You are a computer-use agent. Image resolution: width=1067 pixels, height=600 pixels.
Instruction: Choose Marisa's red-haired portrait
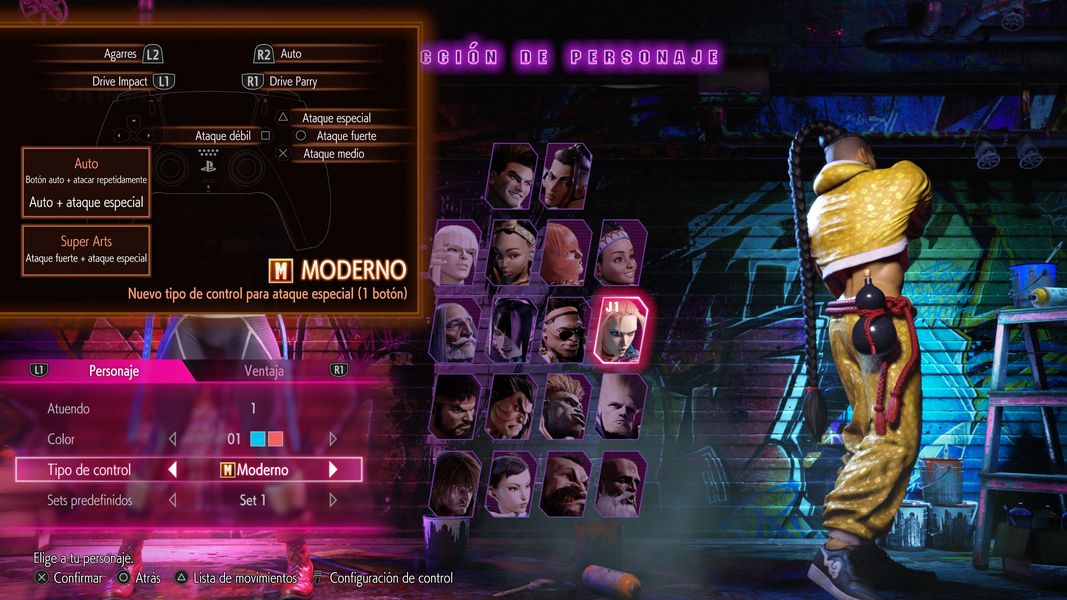(565, 253)
